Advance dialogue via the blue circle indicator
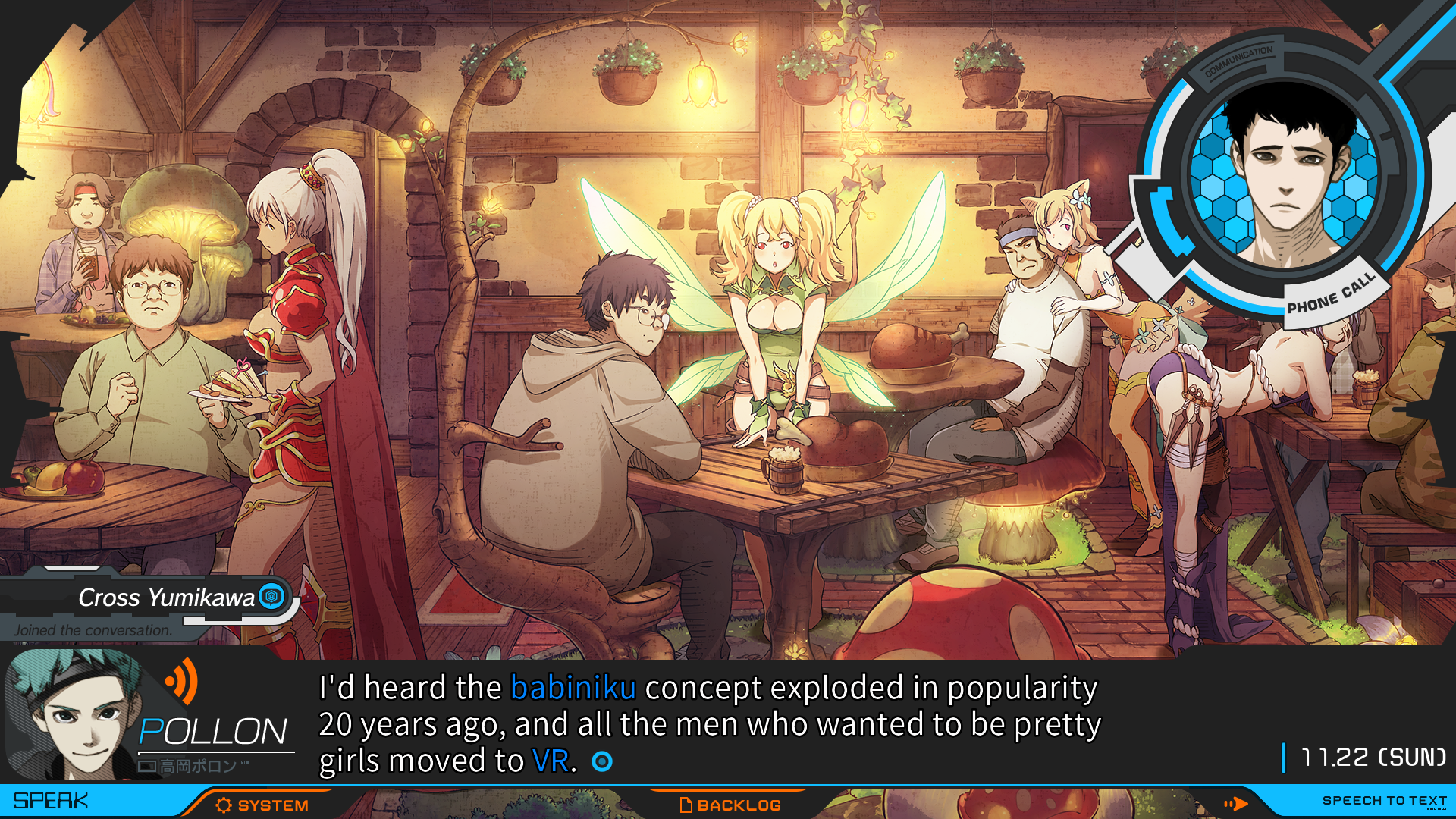Screen dimensions: 1456x819 point(602,761)
